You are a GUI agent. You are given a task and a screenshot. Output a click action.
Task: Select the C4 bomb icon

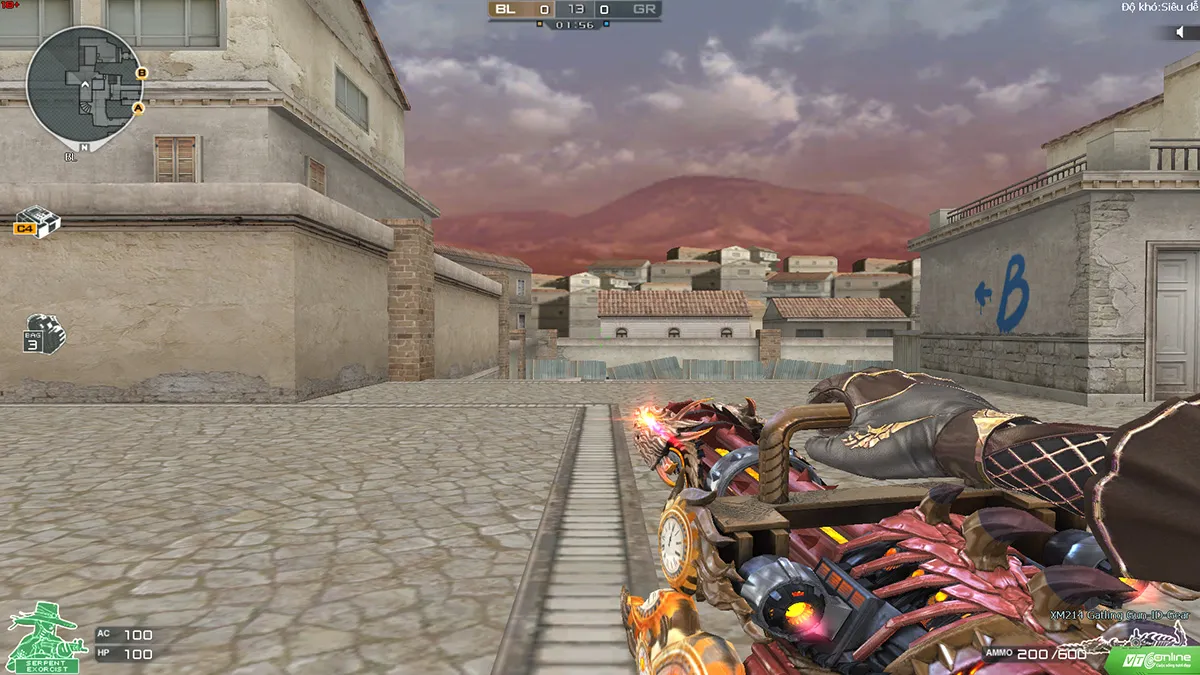point(38,221)
